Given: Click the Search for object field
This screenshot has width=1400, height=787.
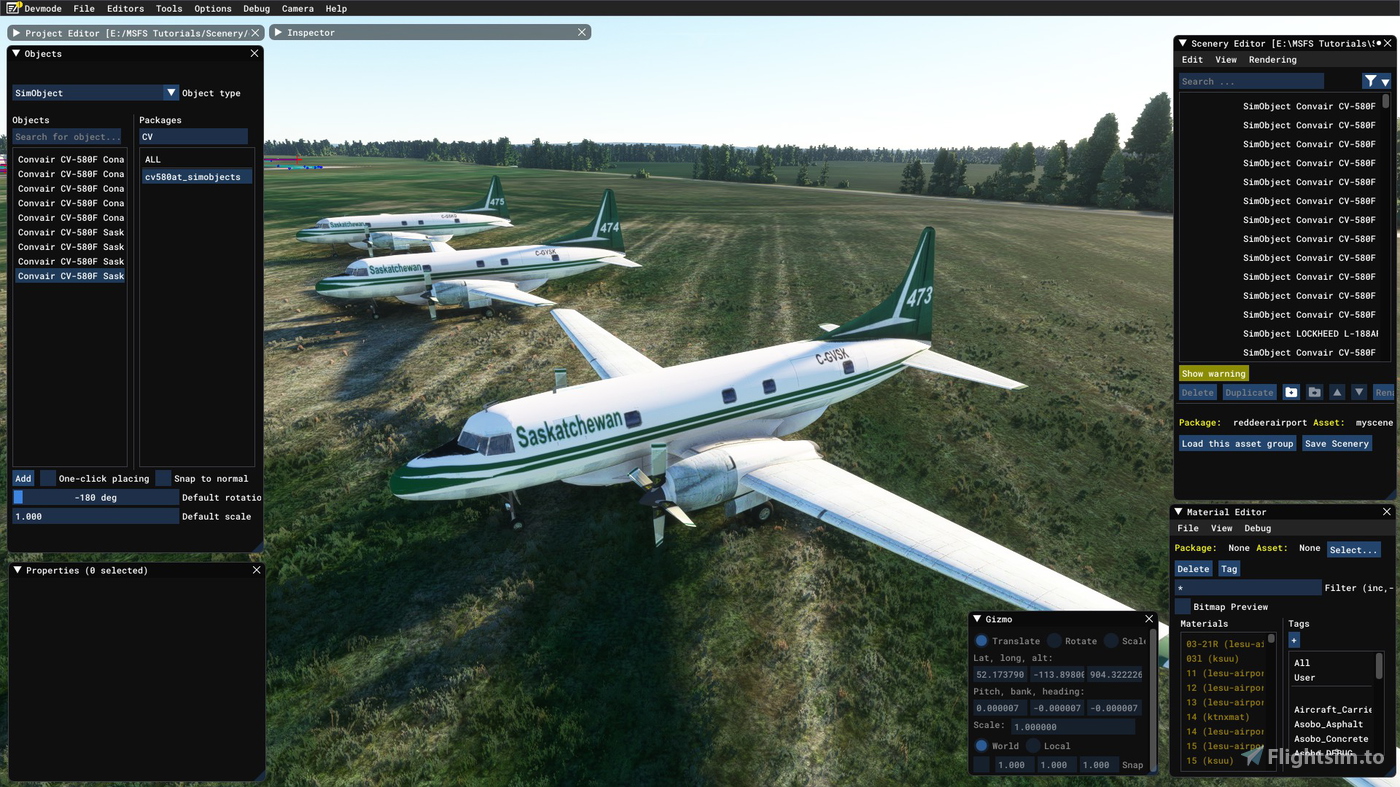Looking at the screenshot, I should [x=68, y=137].
